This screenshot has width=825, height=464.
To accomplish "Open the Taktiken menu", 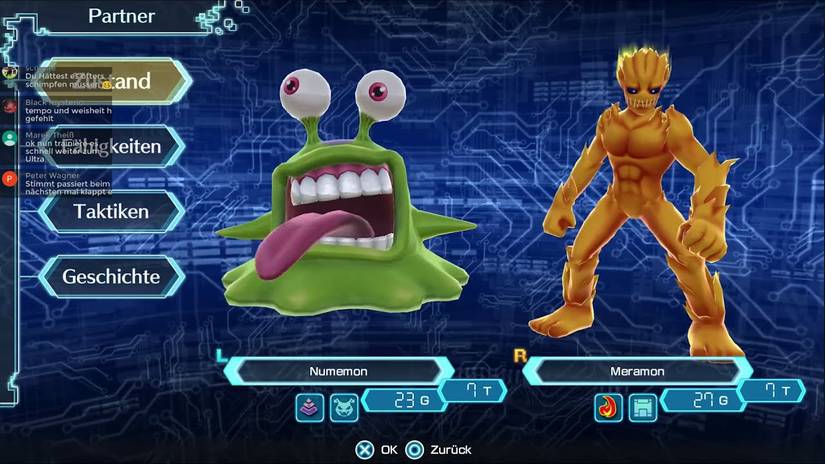I will pos(112,211).
